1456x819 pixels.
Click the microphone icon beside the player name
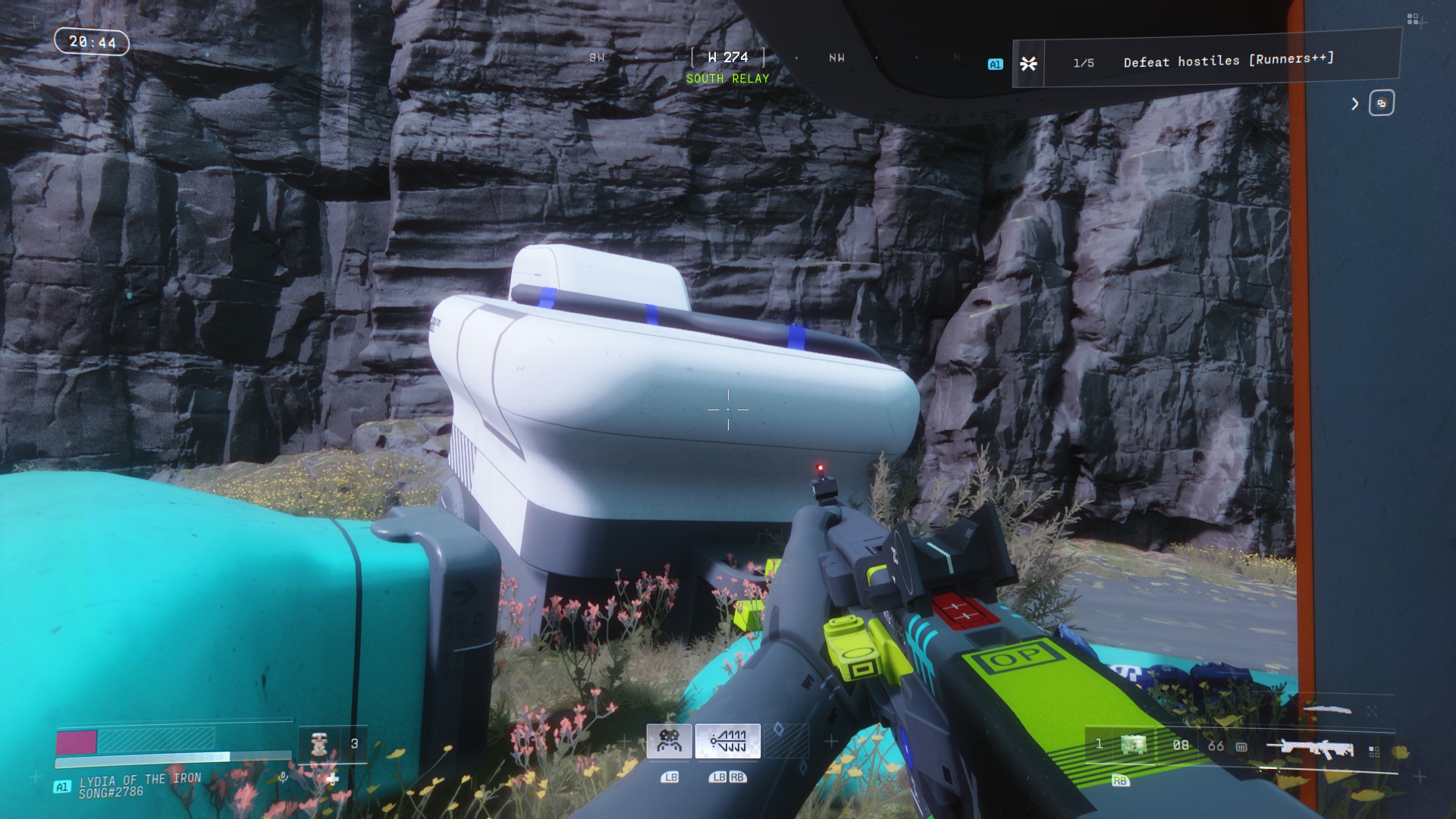[x=283, y=777]
